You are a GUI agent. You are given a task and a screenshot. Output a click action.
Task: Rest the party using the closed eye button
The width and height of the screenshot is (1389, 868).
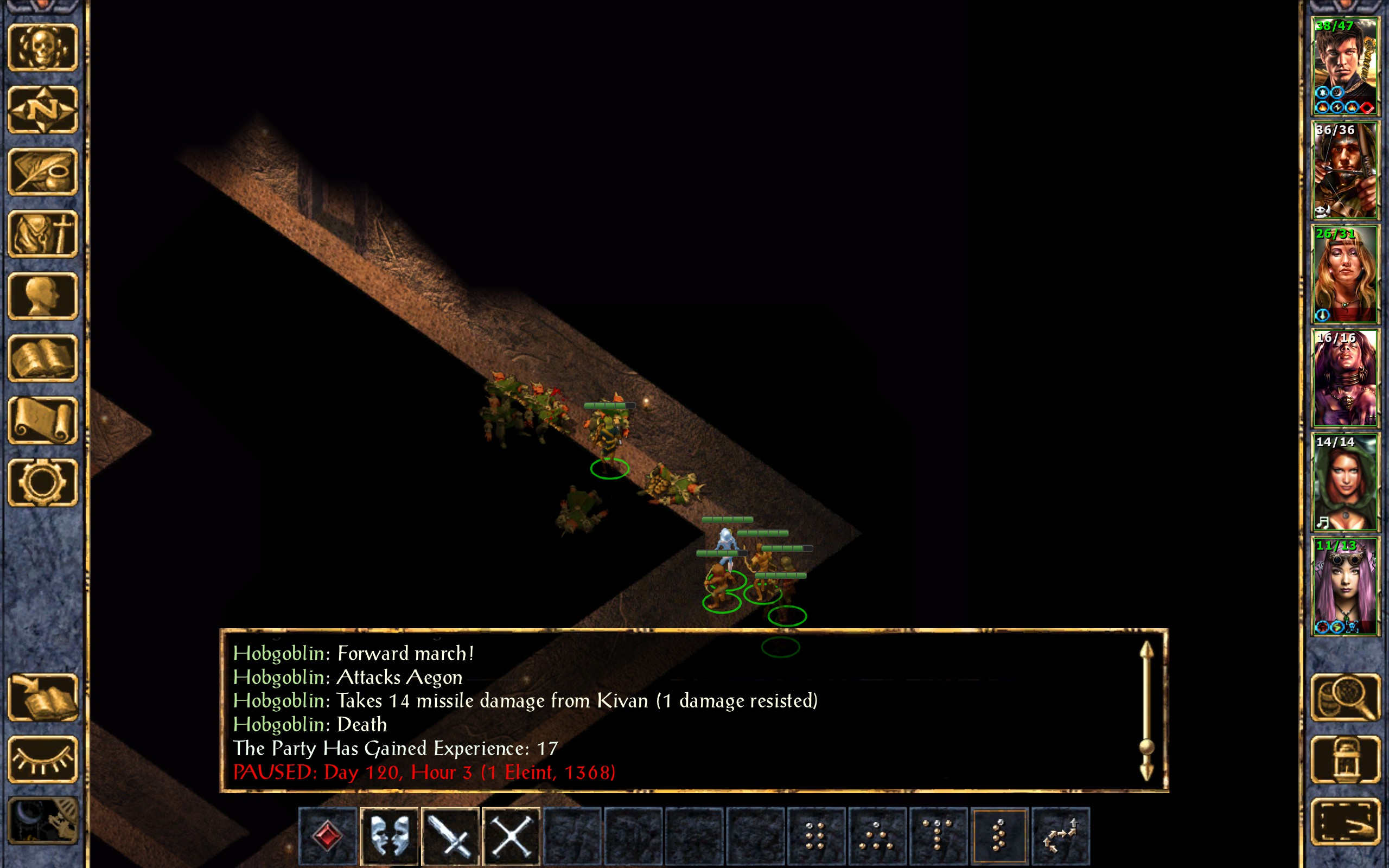point(43,759)
